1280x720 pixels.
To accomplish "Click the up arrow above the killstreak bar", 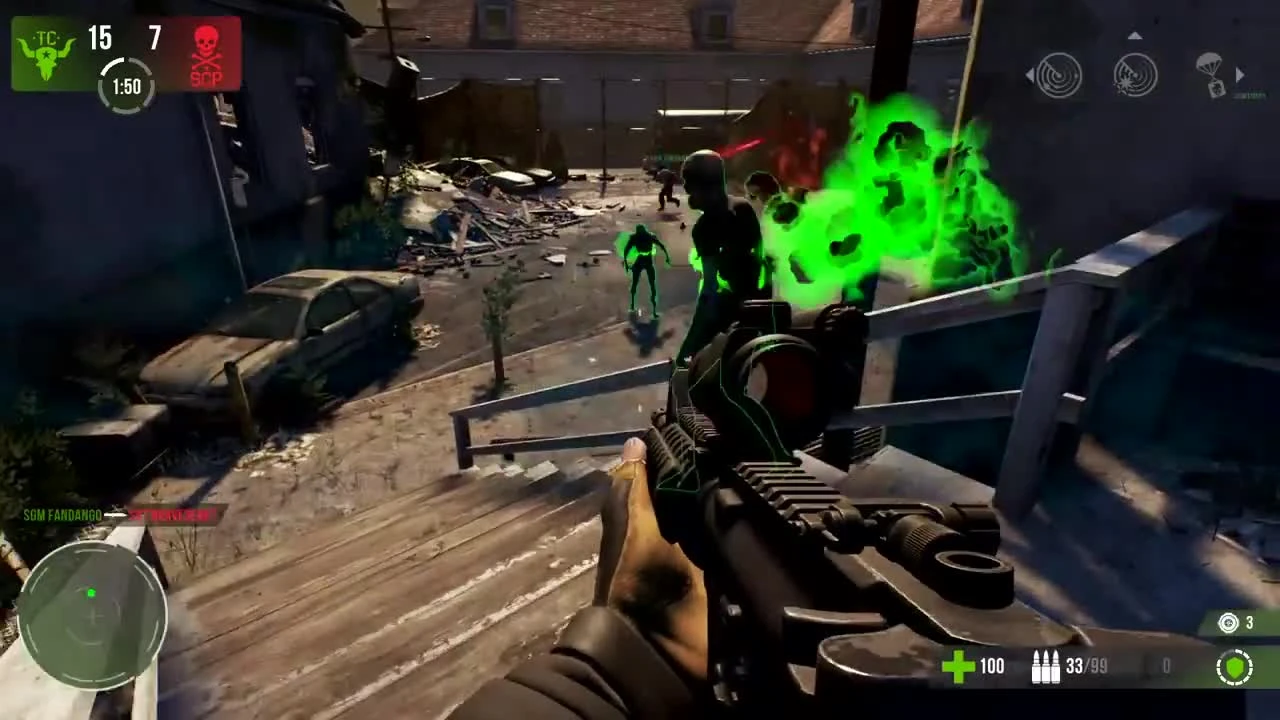I will pyautogui.click(x=1135, y=35).
